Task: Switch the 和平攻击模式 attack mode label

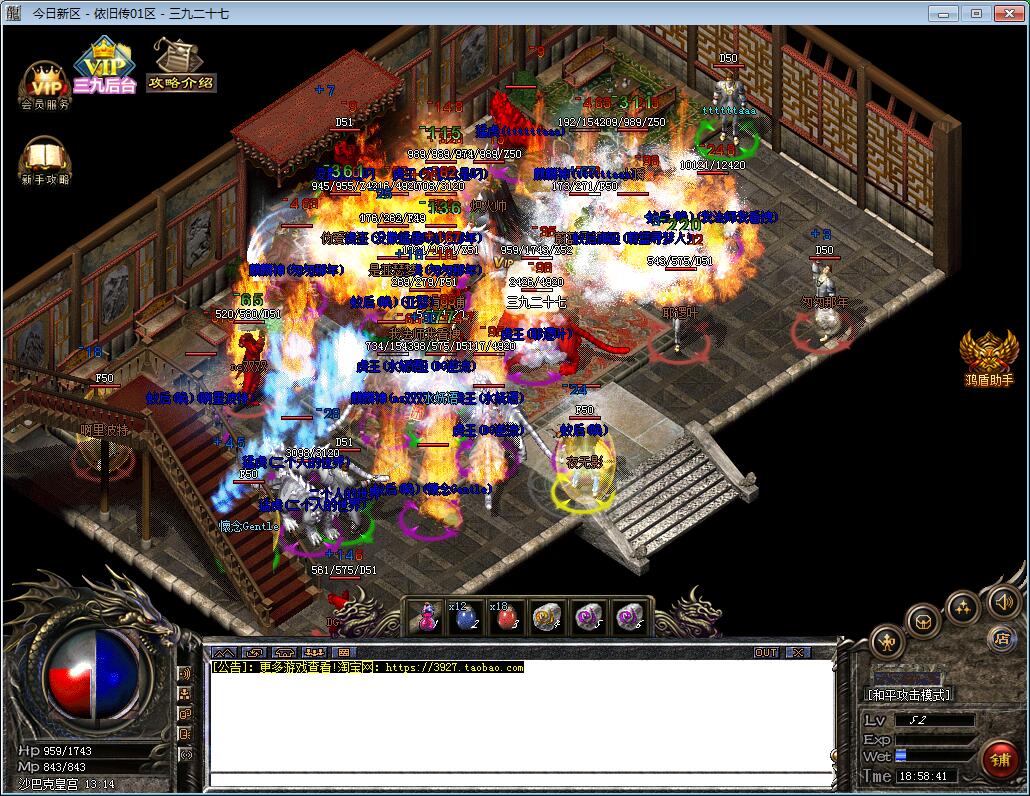Action: [908, 694]
